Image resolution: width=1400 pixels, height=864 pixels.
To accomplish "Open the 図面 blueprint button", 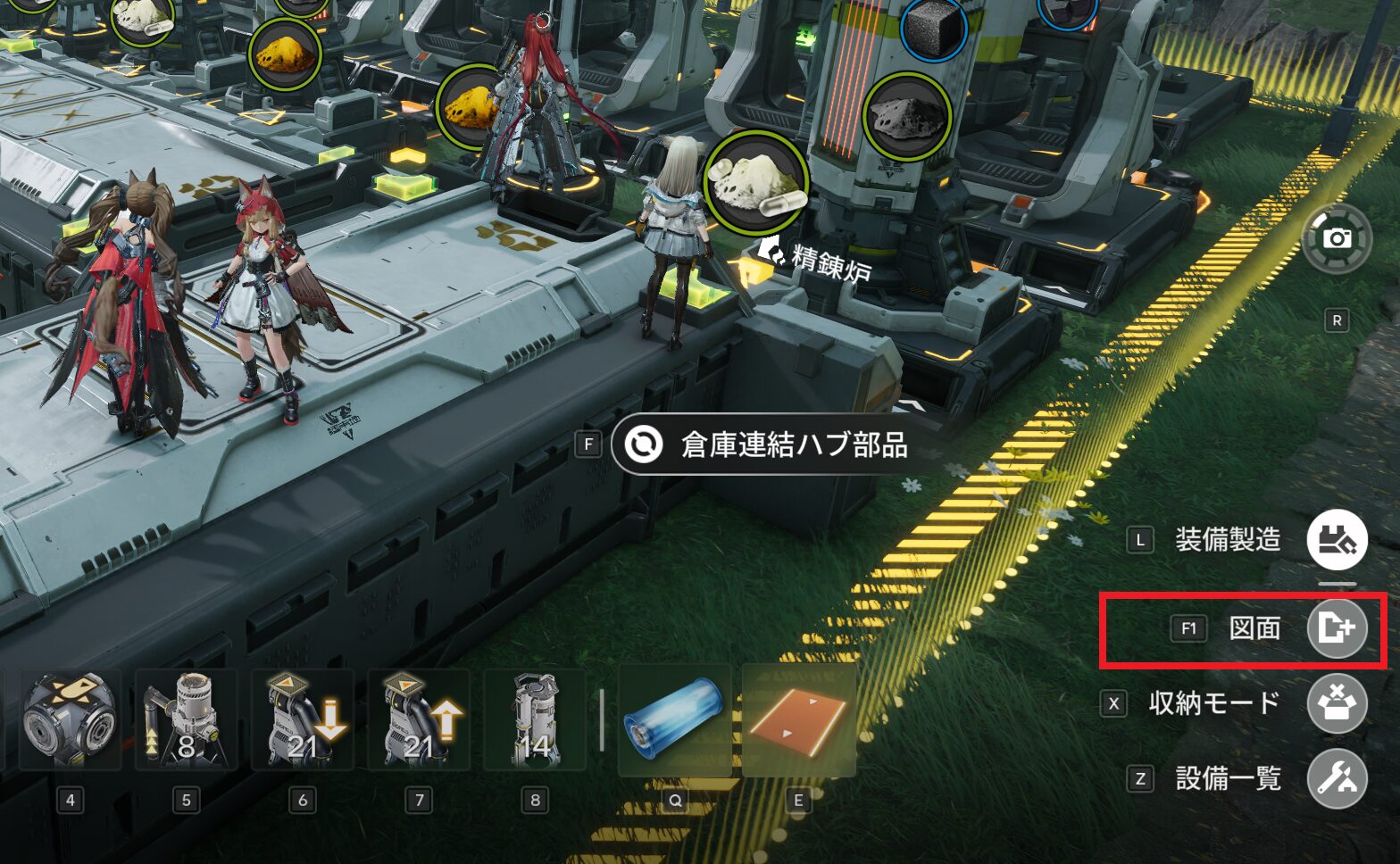I will point(1337,628).
